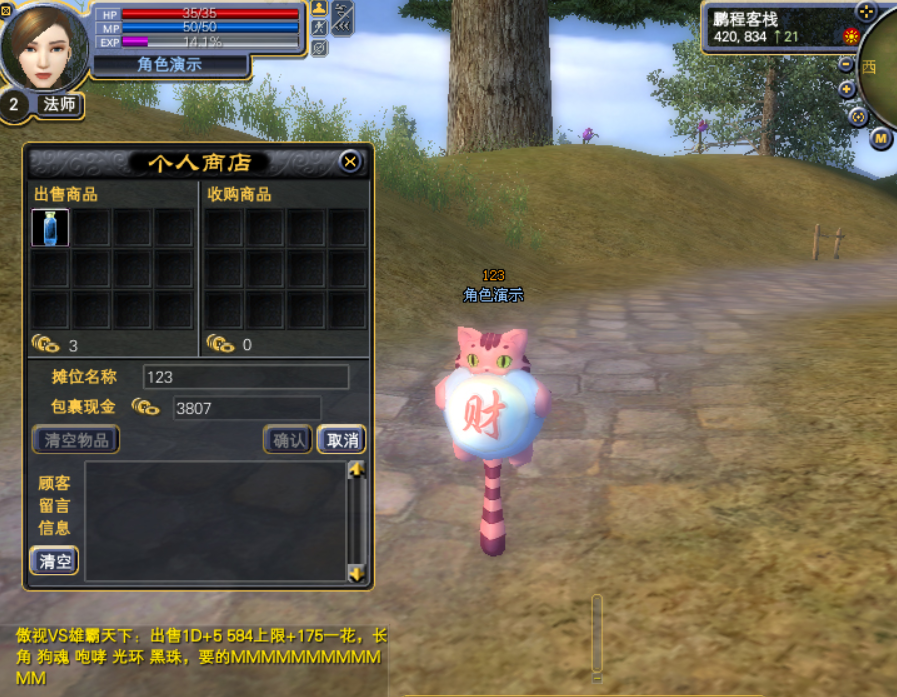The height and width of the screenshot is (697, 897).
Task: Zoom in the minimap with plus button
Action: click(x=847, y=89)
